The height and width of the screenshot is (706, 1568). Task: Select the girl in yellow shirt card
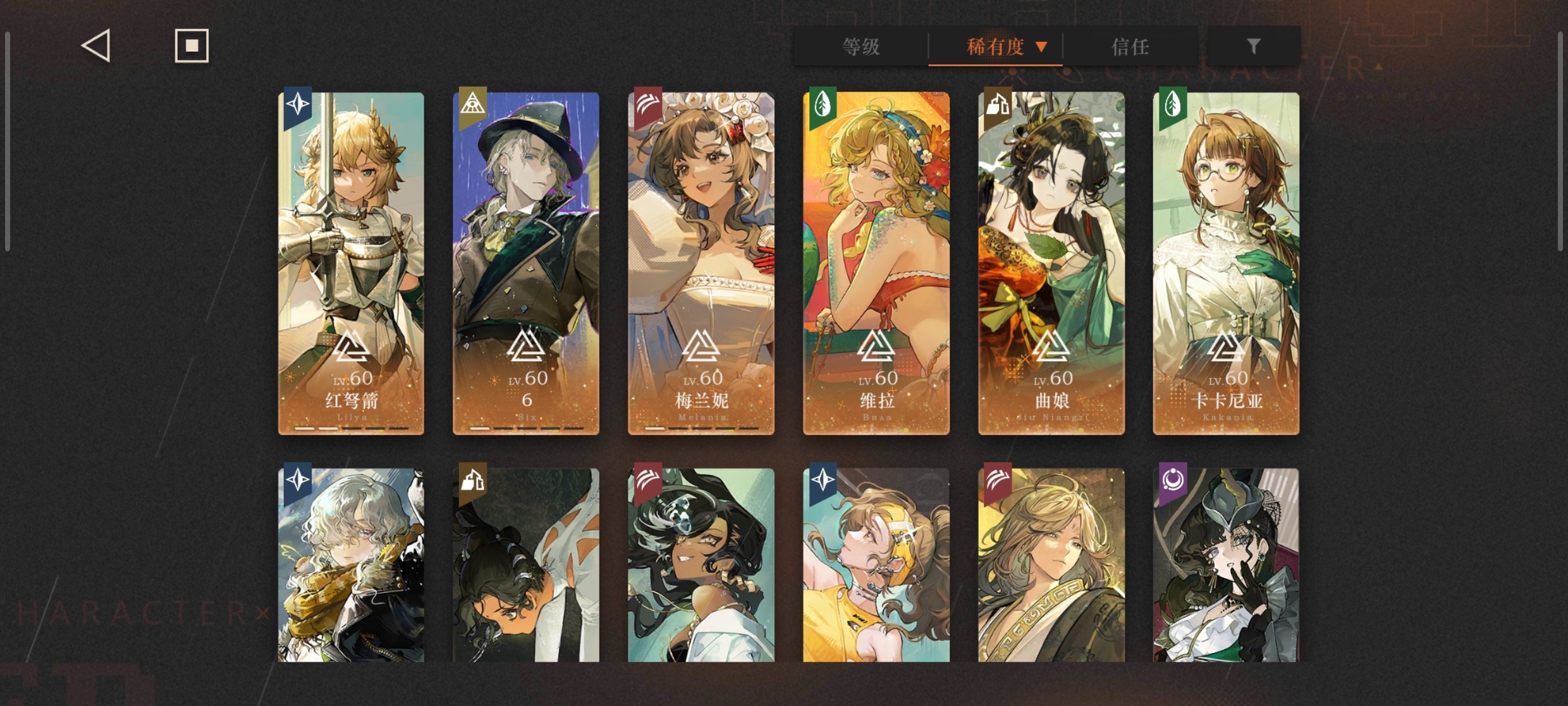(x=876, y=565)
